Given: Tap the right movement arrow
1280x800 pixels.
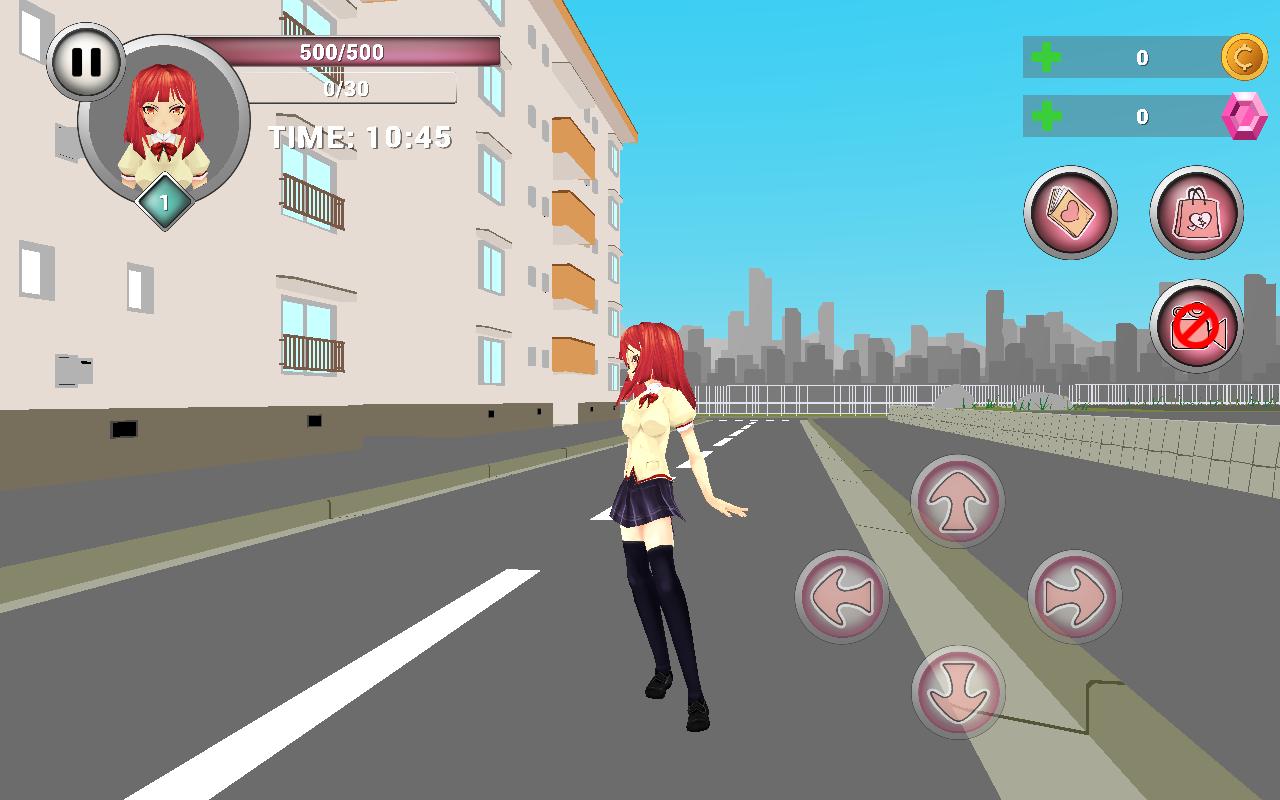Looking at the screenshot, I should coord(1075,597).
